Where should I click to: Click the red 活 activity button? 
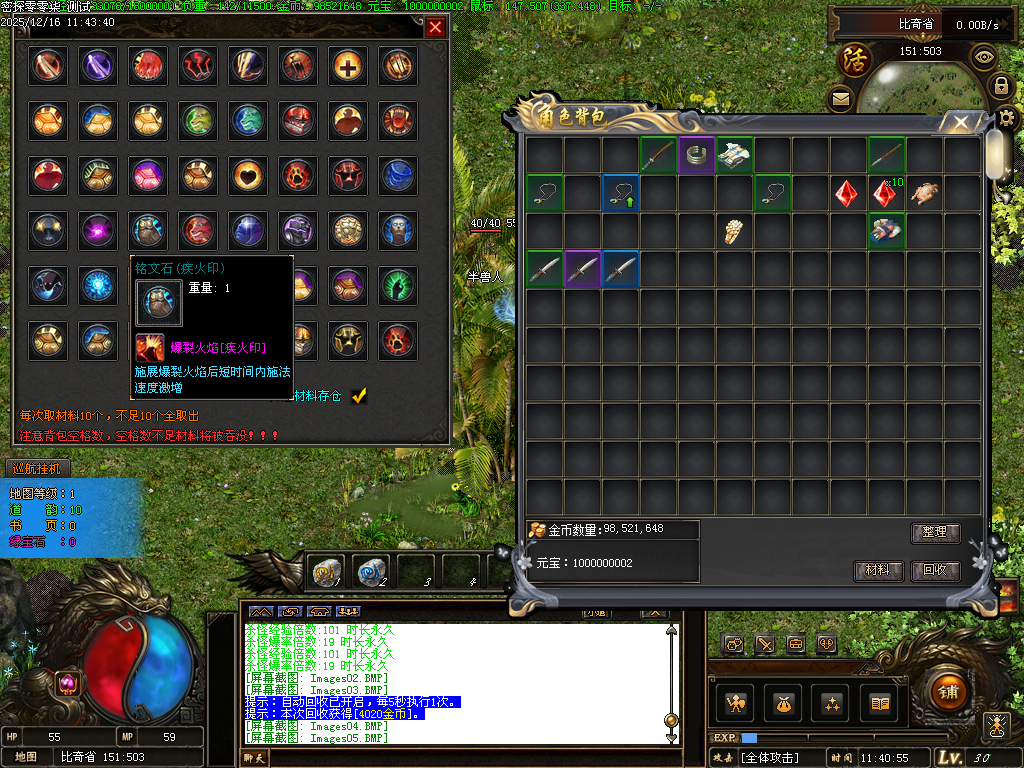[856, 58]
